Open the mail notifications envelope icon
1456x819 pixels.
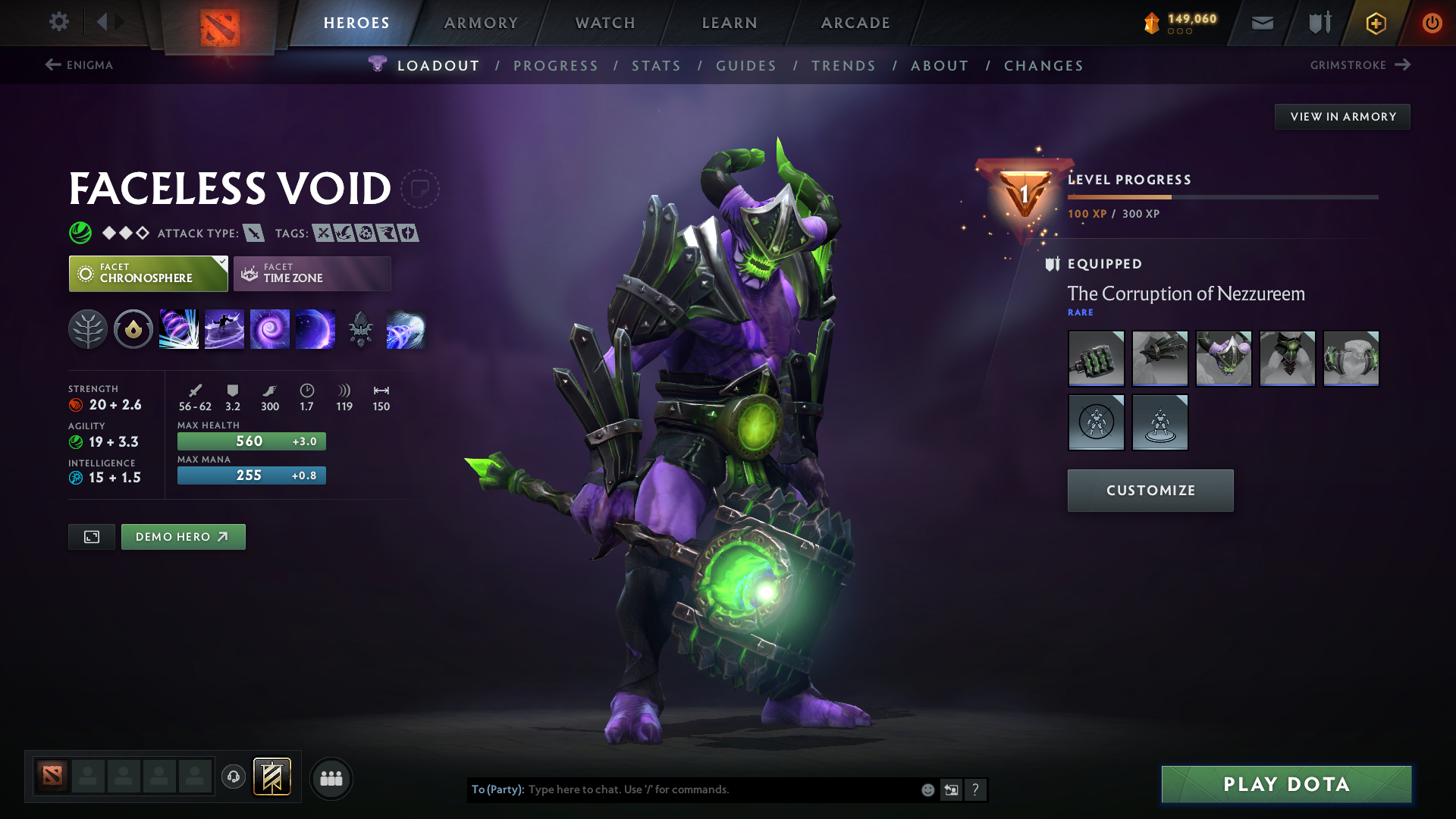coord(1261,23)
